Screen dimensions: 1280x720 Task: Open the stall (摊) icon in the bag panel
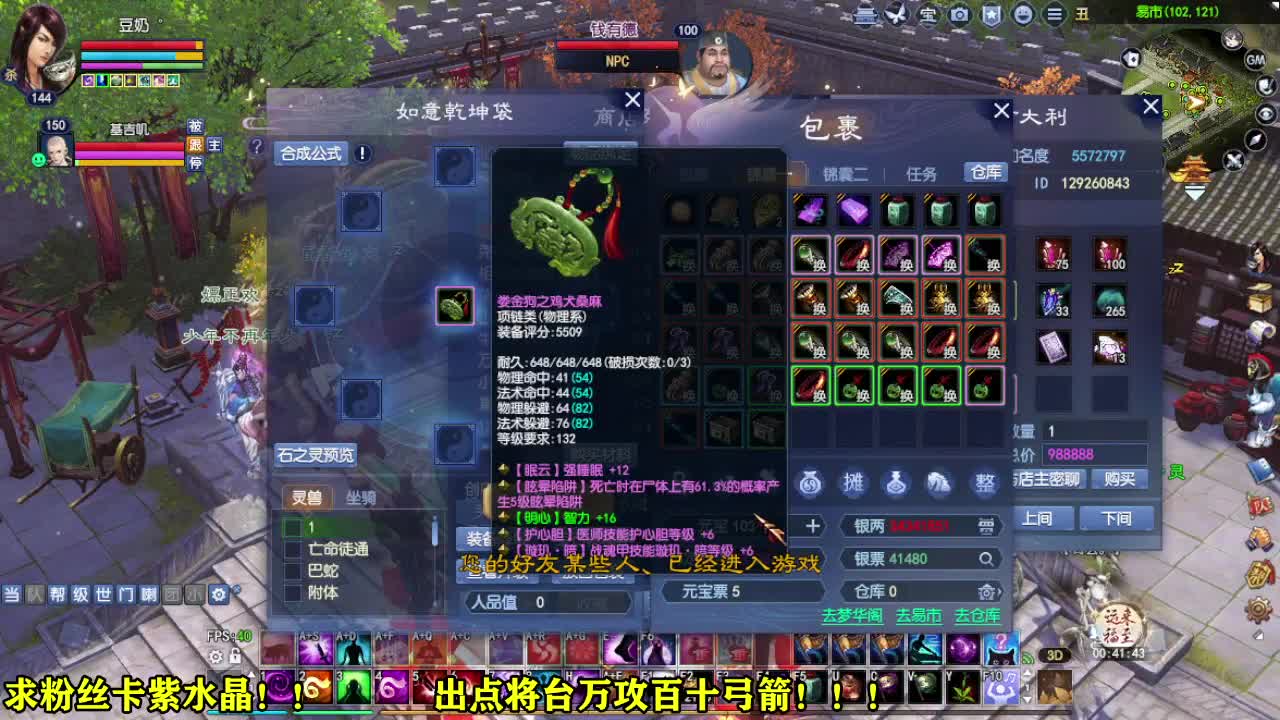point(853,483)
